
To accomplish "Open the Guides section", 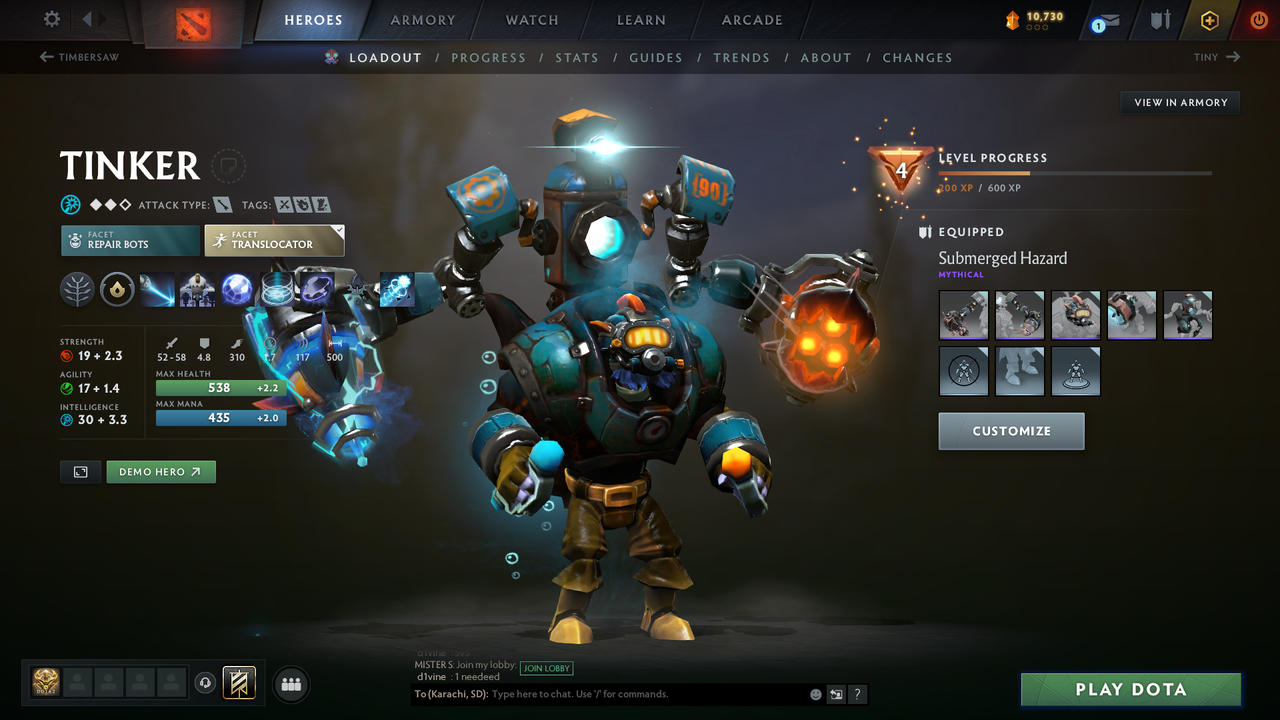I will pos(656,57).
